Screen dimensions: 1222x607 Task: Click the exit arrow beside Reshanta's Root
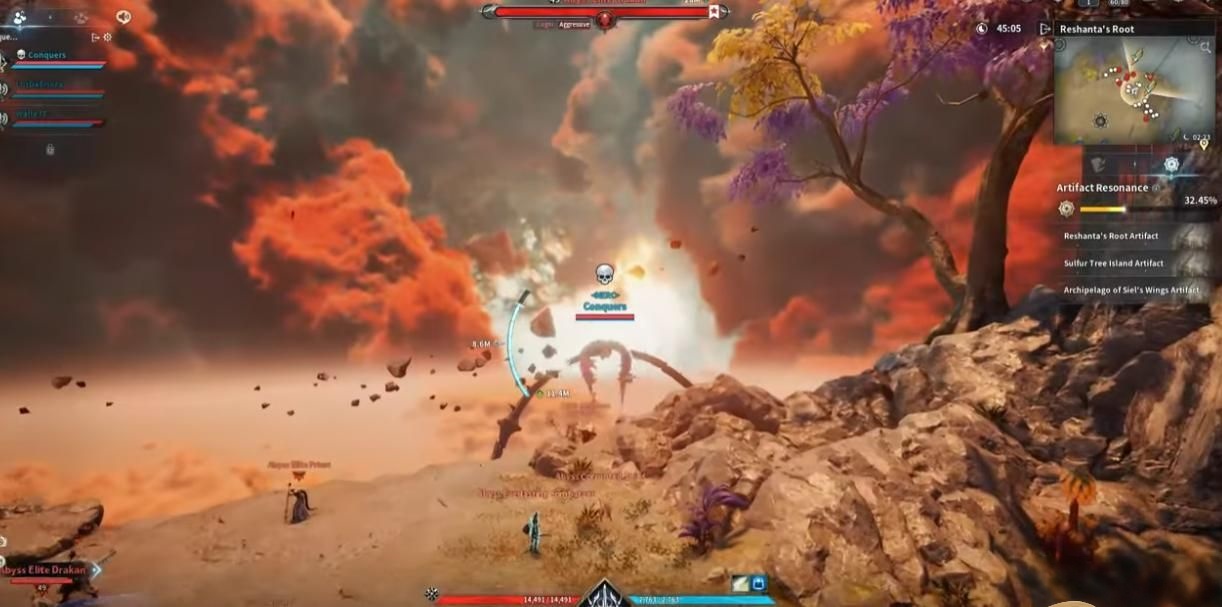coord(1046,29)
